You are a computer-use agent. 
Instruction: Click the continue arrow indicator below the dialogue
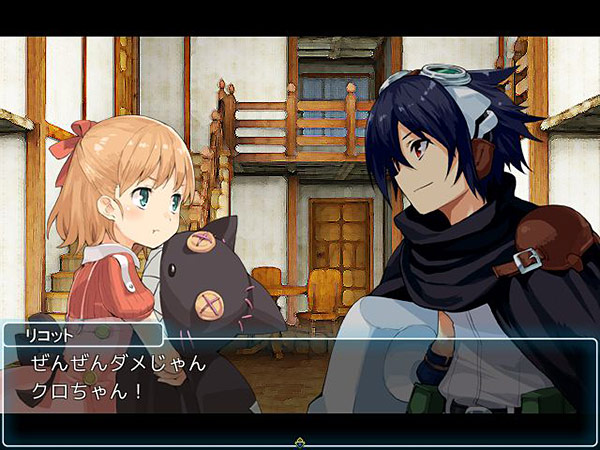[299, 441]
